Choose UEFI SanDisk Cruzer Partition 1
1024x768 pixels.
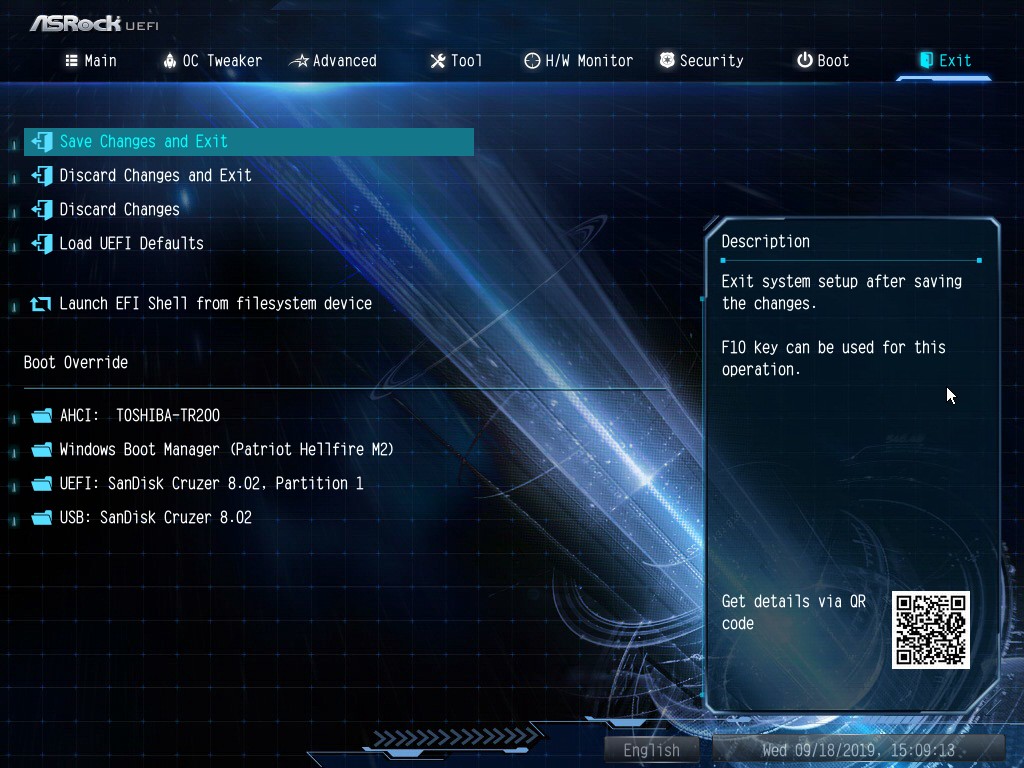211,484
